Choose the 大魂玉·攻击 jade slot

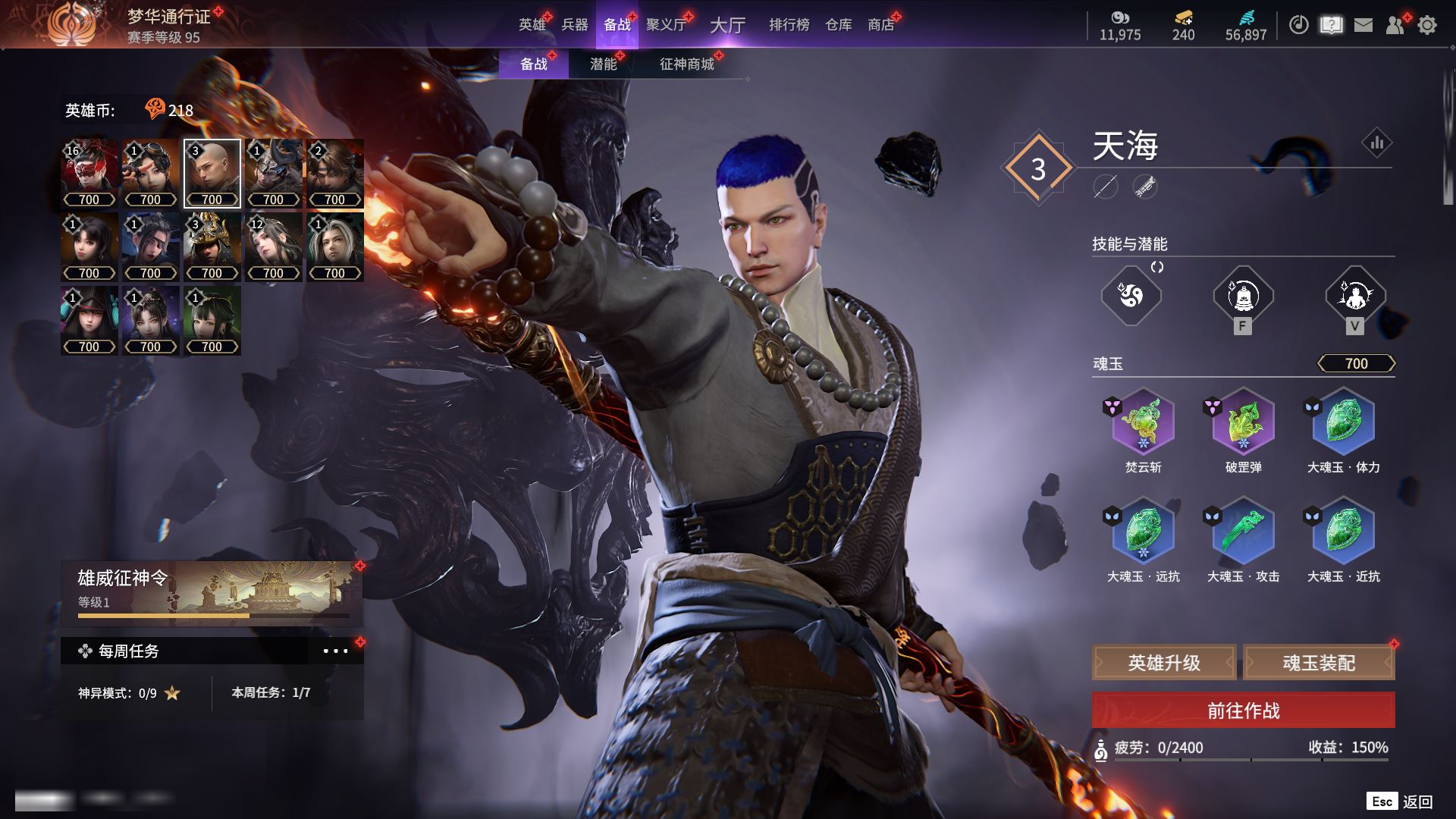click(1243, 531)
